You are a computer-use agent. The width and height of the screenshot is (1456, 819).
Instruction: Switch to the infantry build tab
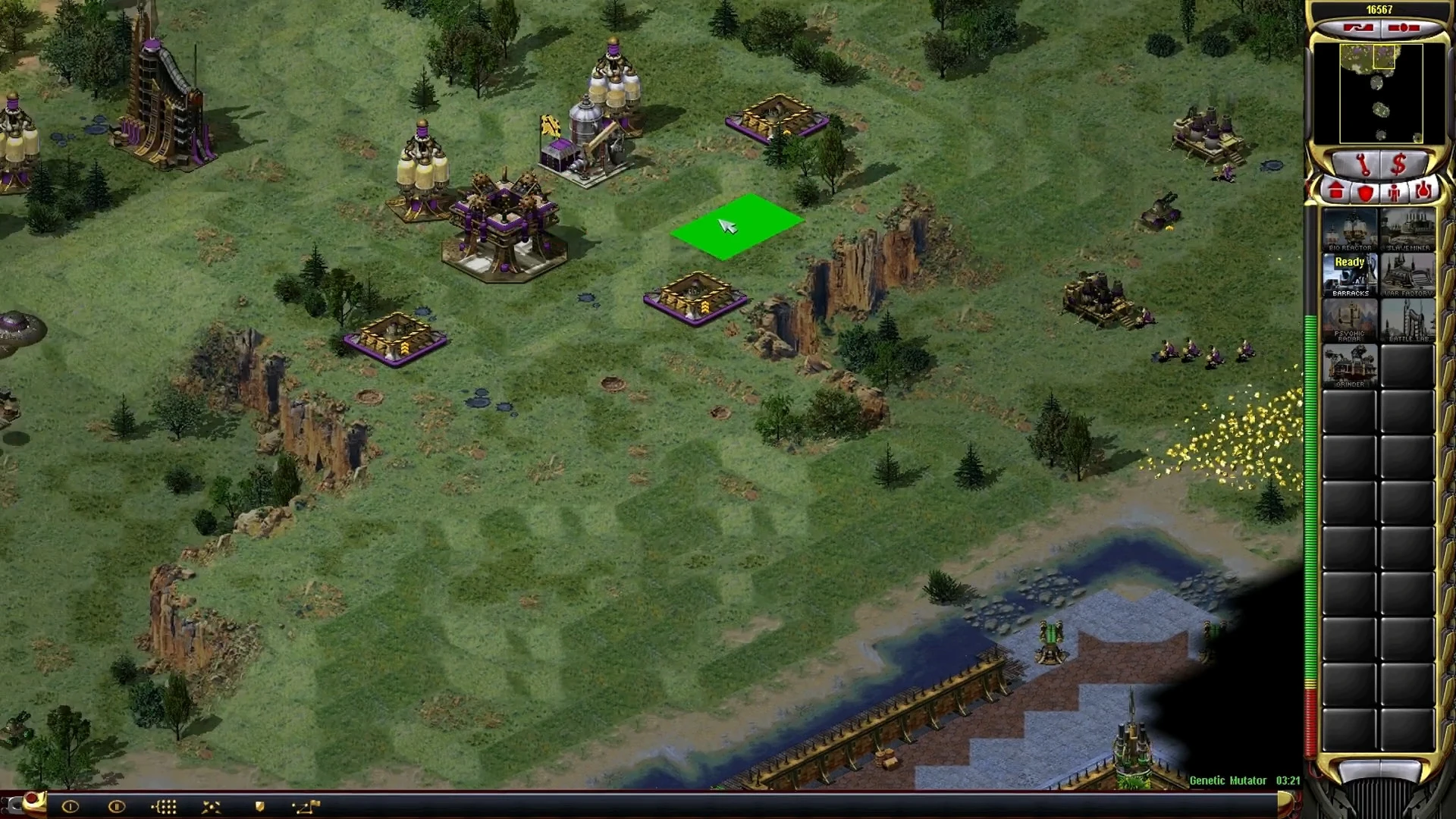point(1394,192)
